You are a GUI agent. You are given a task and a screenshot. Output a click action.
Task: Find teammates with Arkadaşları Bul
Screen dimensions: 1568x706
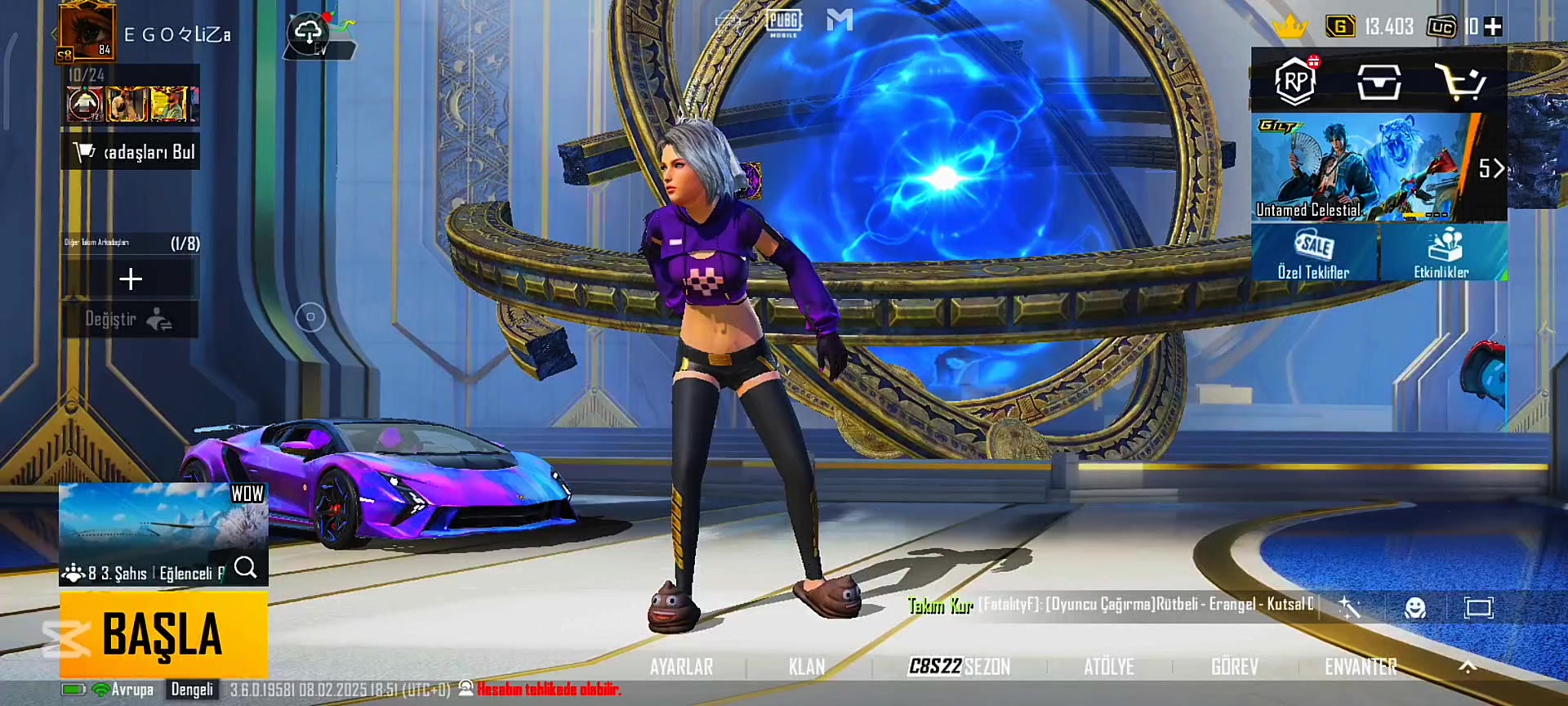pyautogui.click(x=131, y=152)
